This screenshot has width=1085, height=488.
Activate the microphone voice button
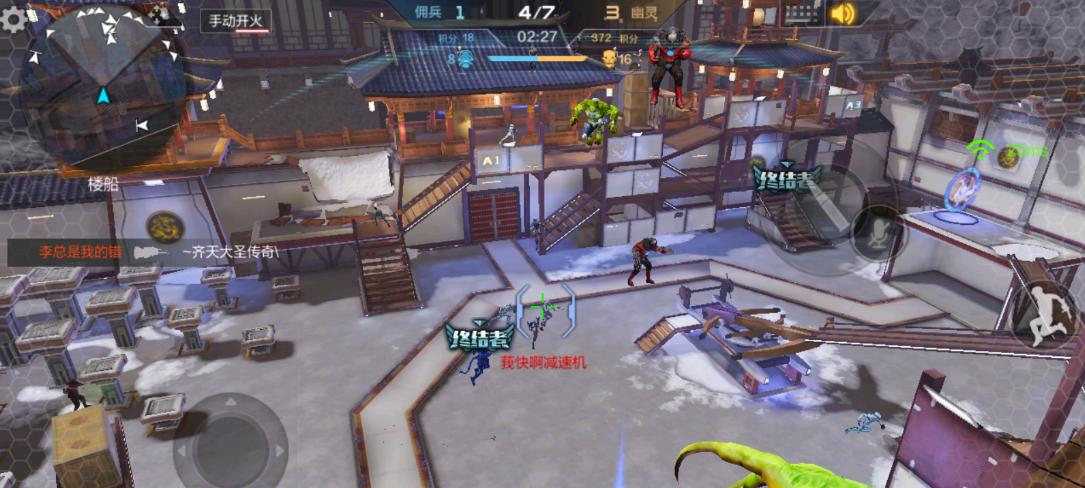click(x=878, y=233)
